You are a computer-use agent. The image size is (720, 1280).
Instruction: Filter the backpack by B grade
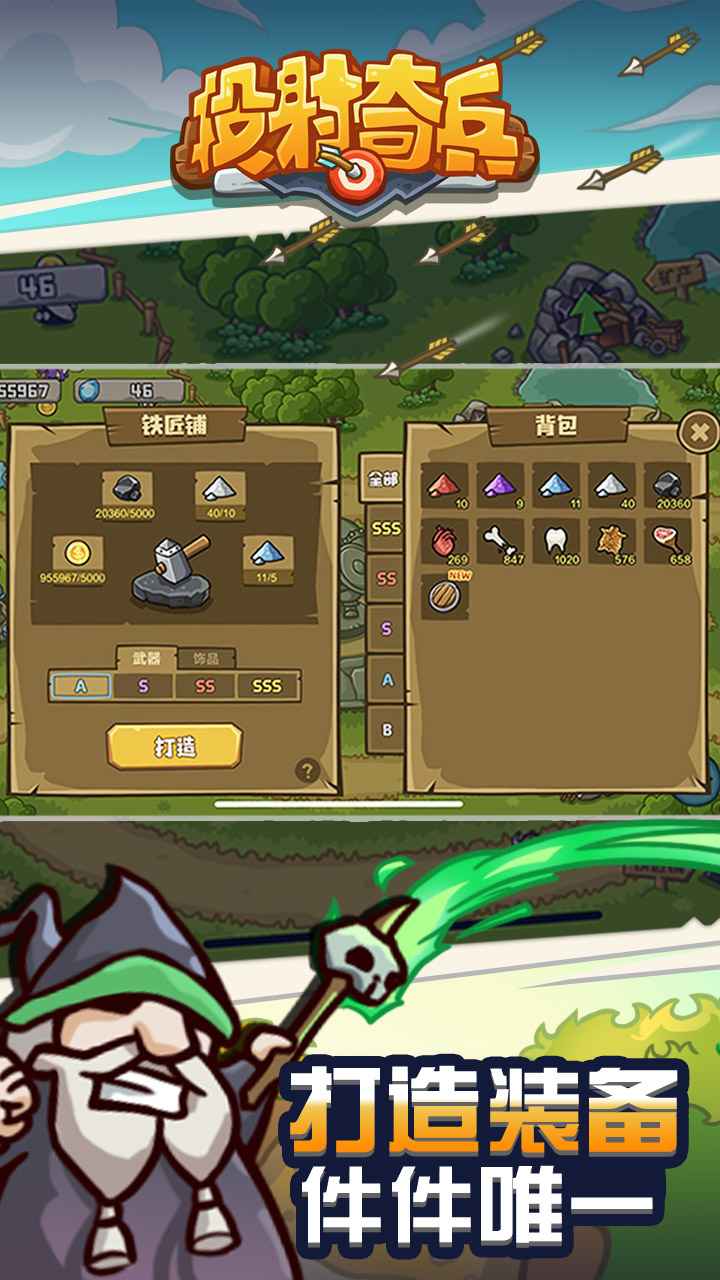386,730
